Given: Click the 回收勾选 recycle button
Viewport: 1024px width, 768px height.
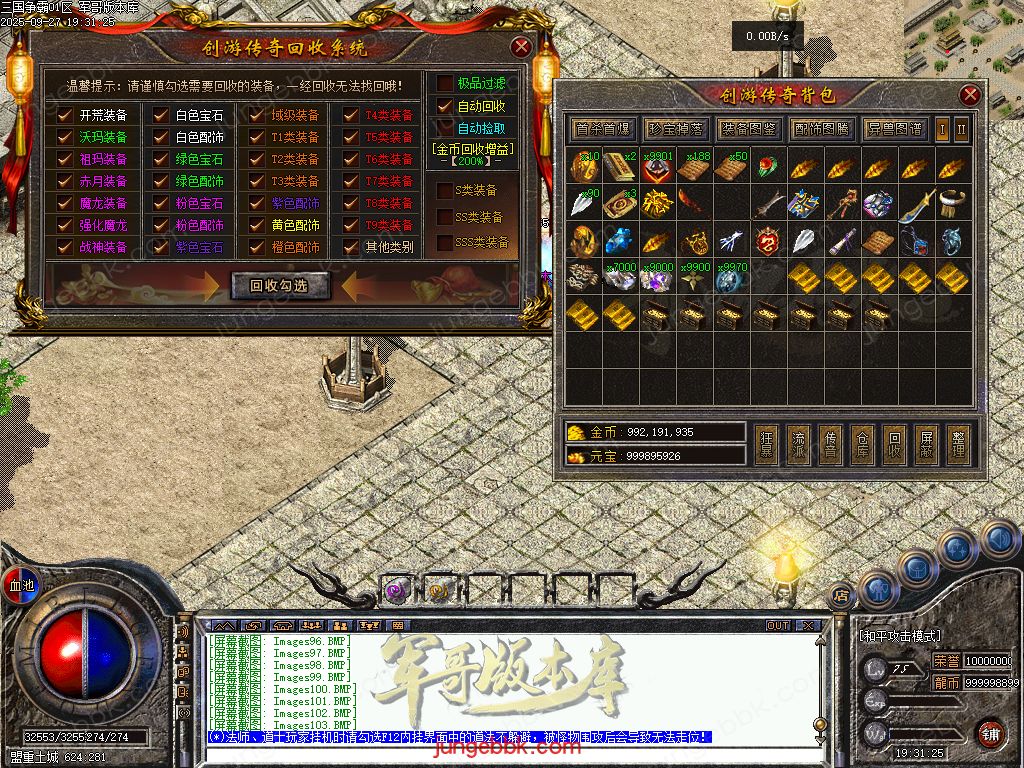Looking at the screenshot, I should [280, 286].
